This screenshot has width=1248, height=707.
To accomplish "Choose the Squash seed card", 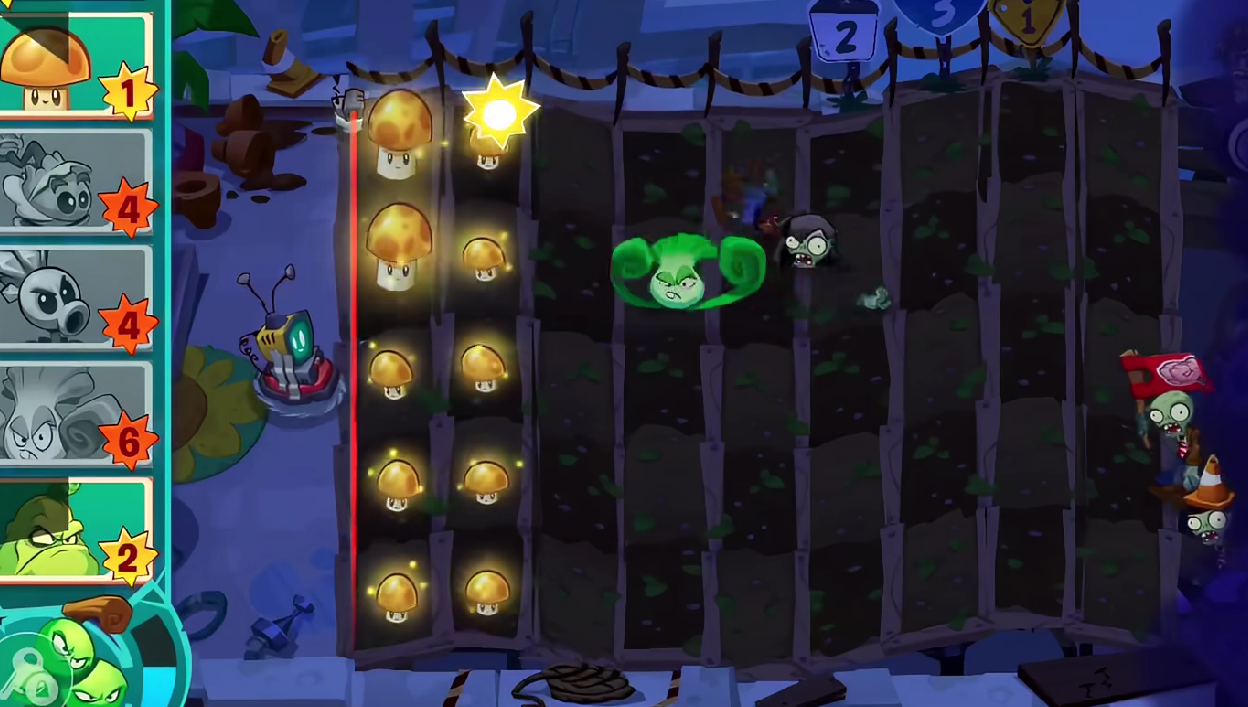I will (75, 530).
